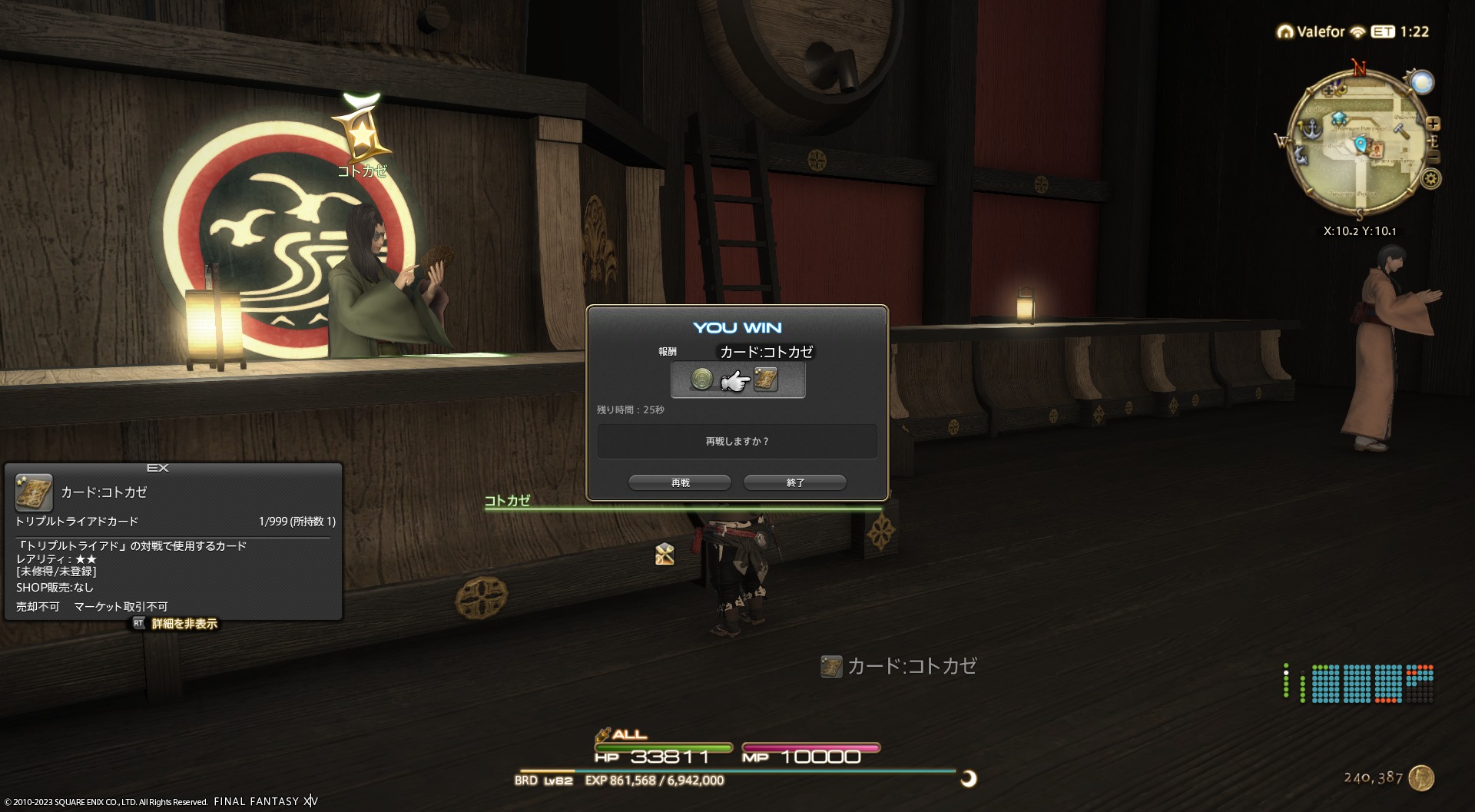Zoom out the minimap with minus button
The height and width of the screenshot is (812, 1475).
pos(1434,157)
